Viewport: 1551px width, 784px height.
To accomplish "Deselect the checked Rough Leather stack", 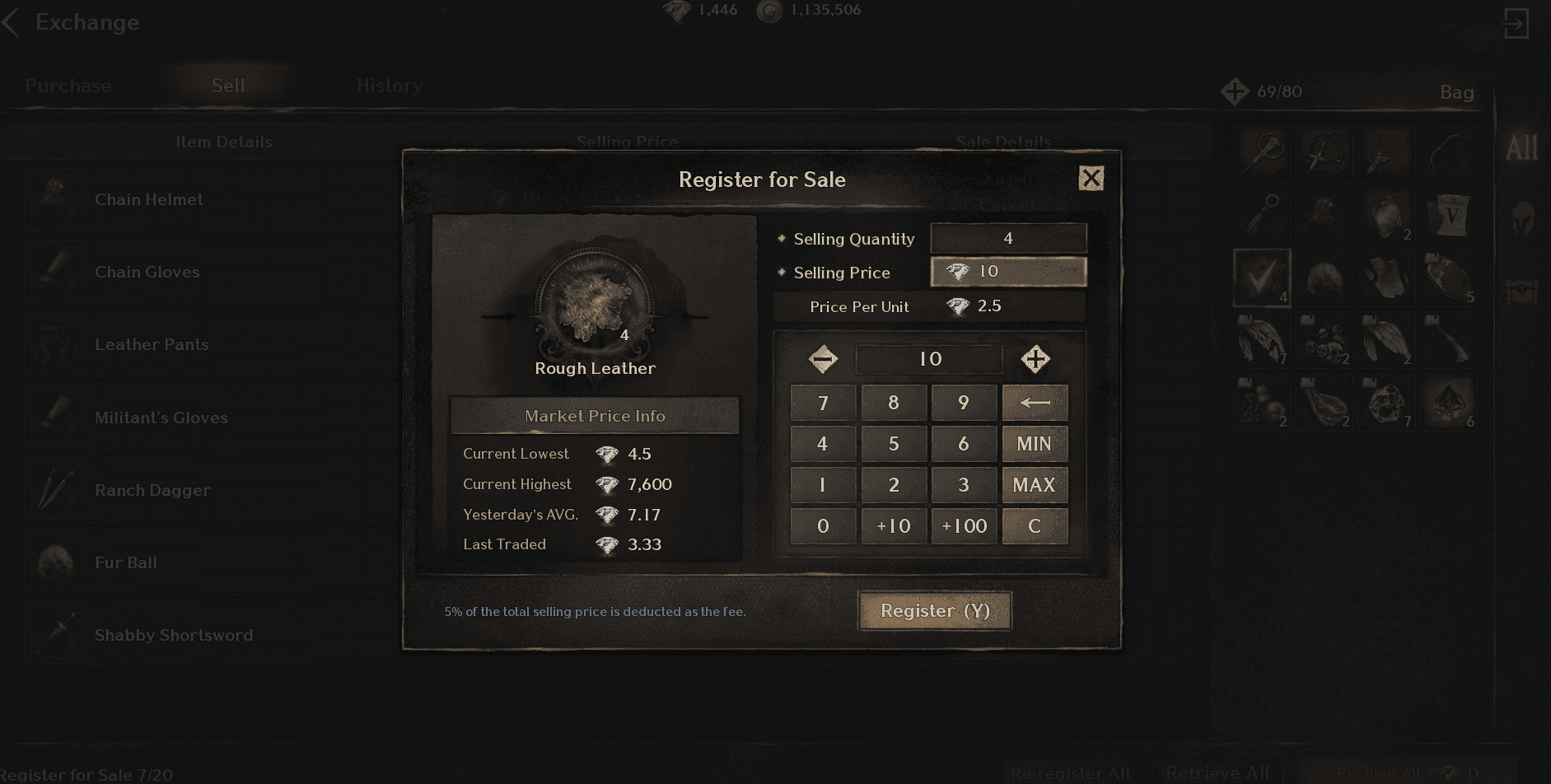I will [1263, 278].
